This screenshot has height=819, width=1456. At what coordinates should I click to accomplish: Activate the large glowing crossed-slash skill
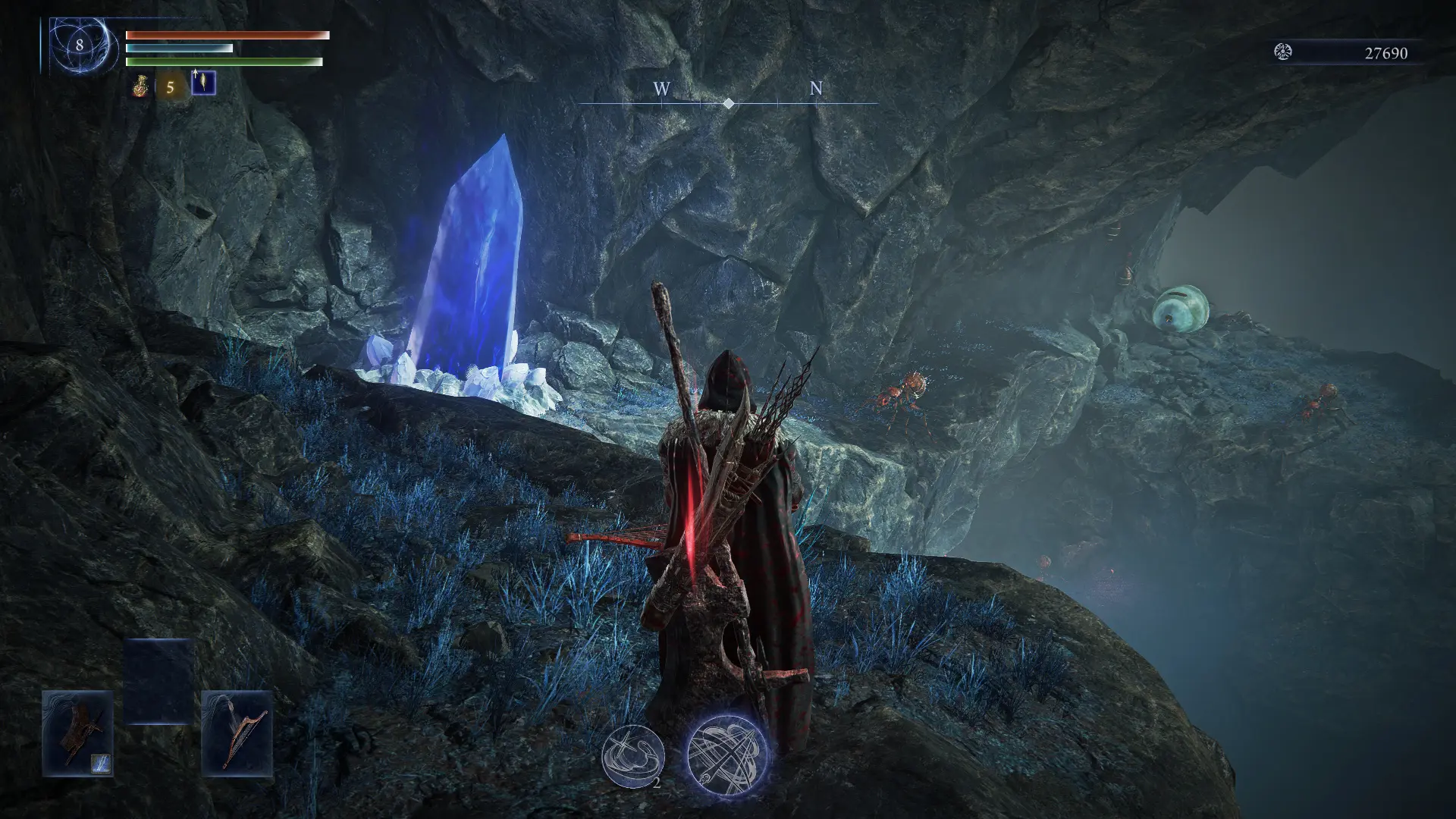click(727, 753)
